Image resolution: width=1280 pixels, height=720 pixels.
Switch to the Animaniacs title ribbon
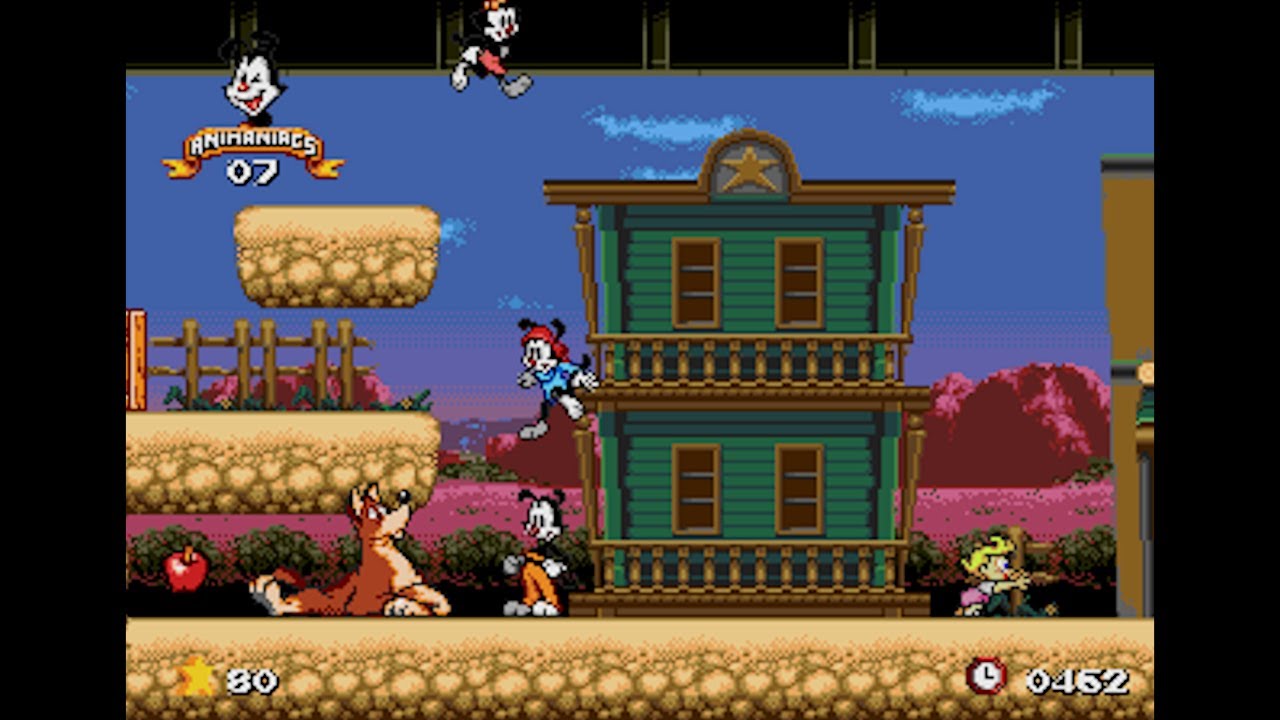(x=252, y=142)
